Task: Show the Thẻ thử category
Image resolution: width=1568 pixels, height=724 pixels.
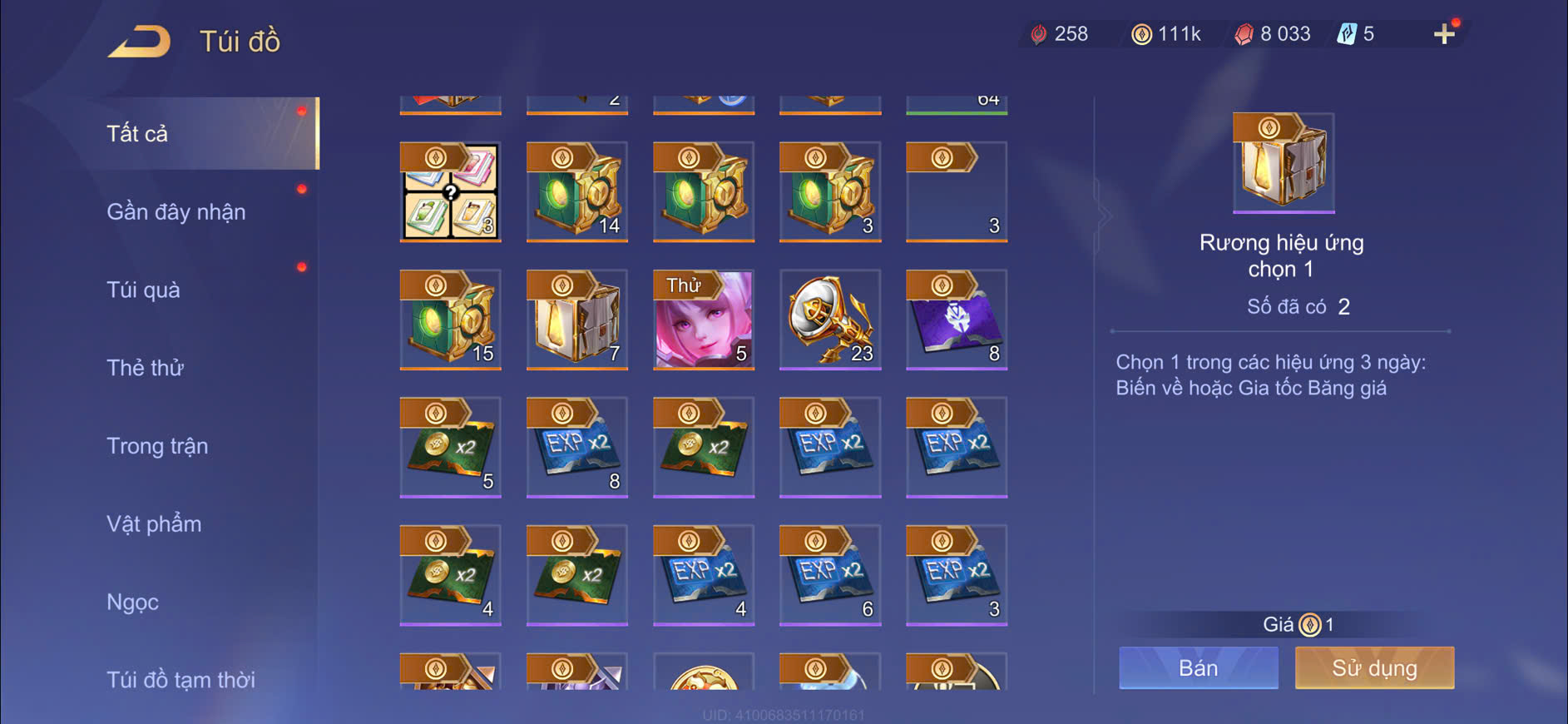Action: point(145,368)
